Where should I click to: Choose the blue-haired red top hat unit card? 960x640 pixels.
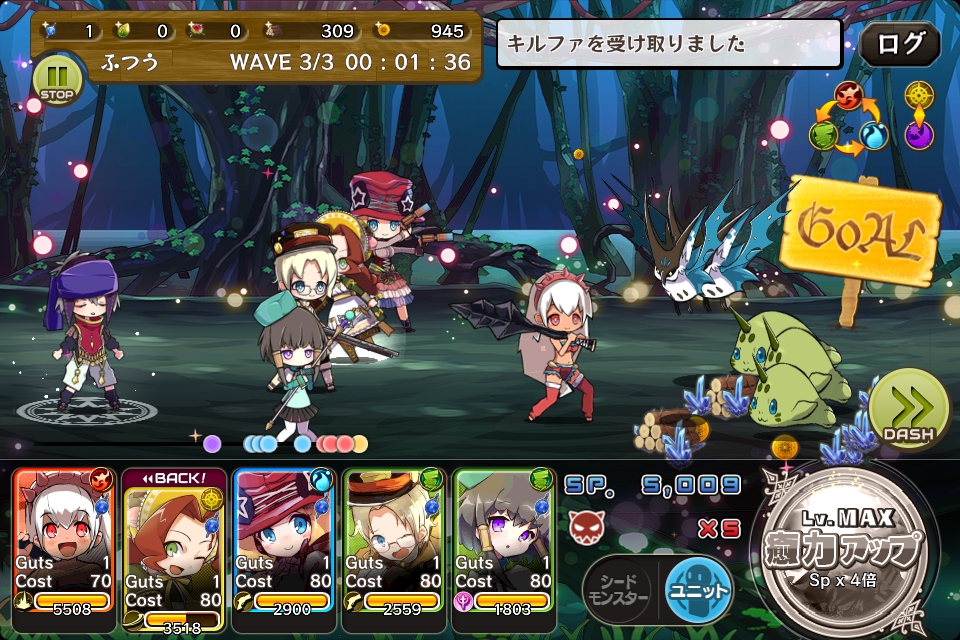coord(283,540)
